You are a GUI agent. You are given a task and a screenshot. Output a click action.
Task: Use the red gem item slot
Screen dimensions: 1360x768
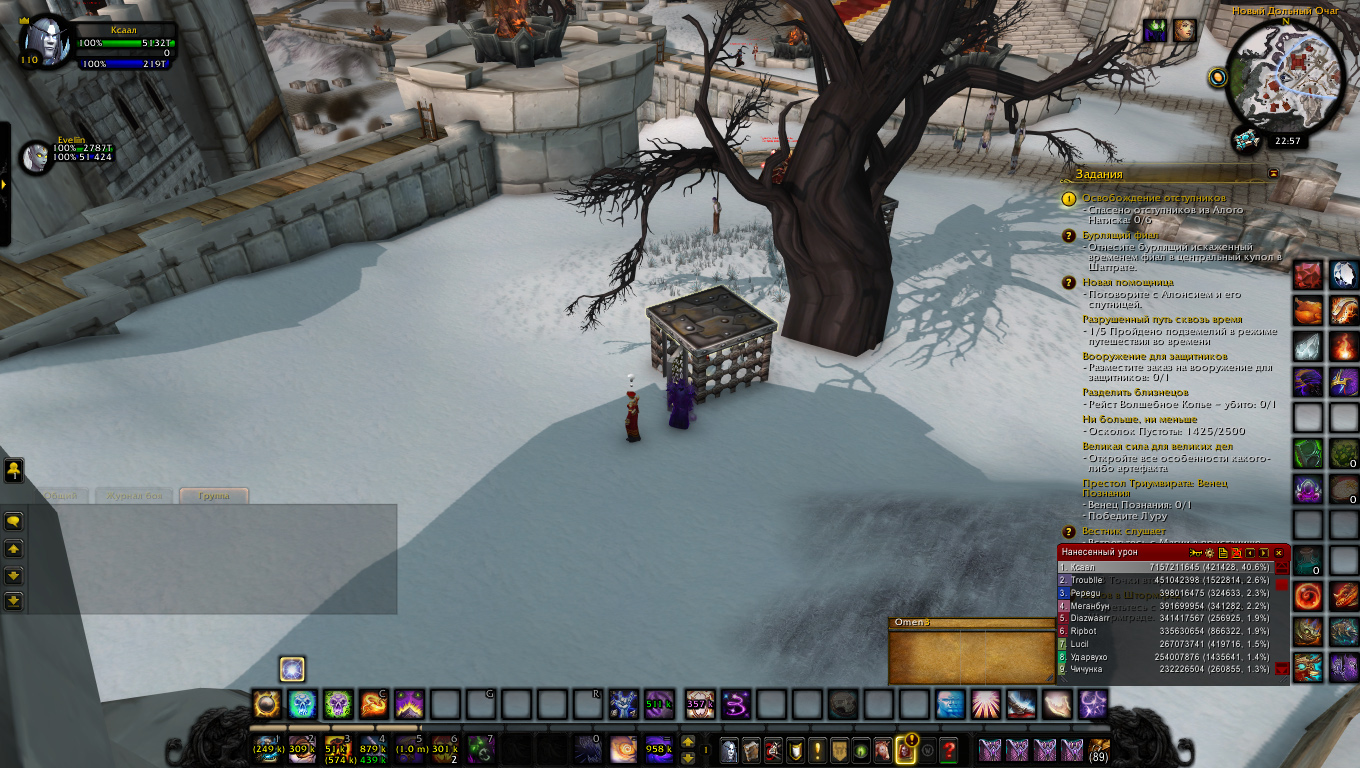pos(1308,275)
